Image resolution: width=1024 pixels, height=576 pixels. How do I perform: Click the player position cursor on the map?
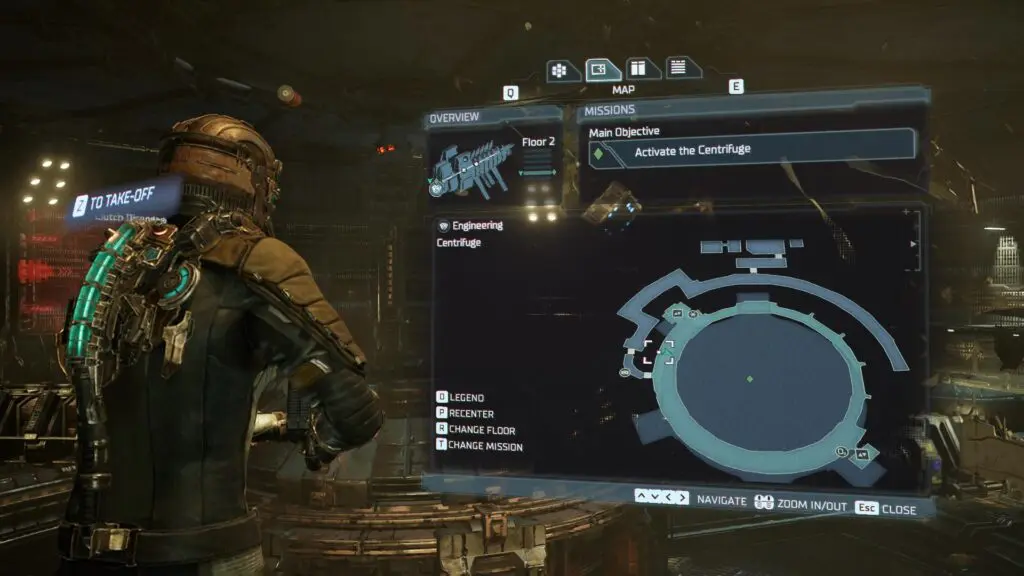point(657,353)
